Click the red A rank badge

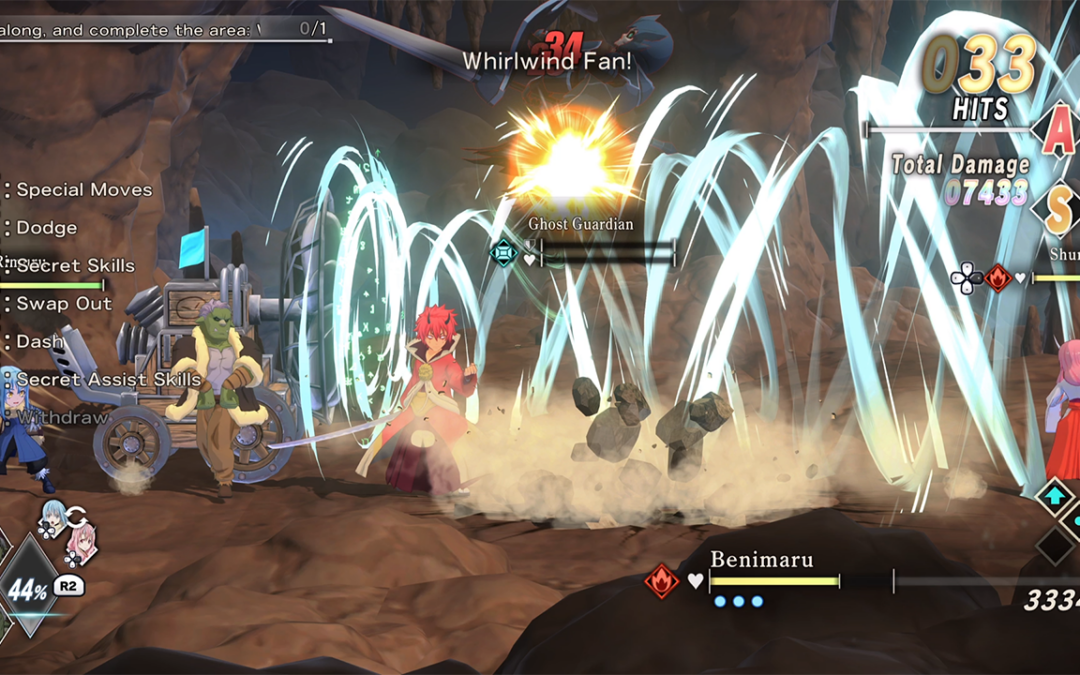coord(1055,132)
